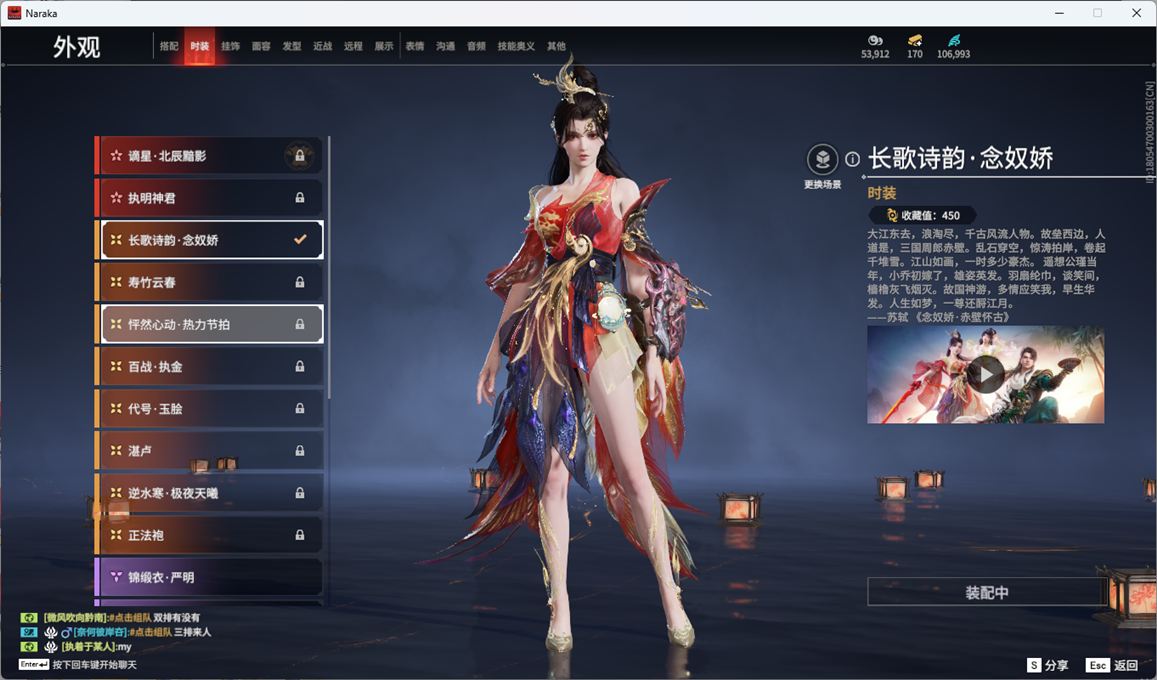Play the outfit preview video
This screenshot has width=1157, height=680.
[x=985, y=374]
